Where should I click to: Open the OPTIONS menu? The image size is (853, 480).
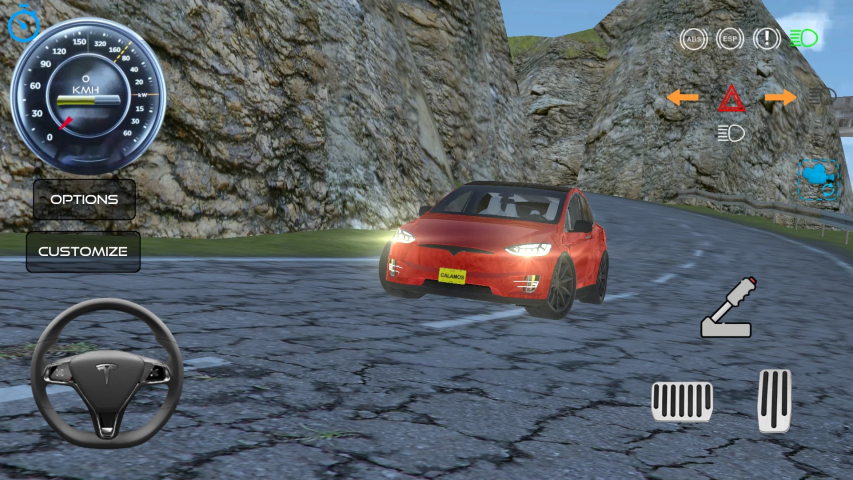84,199
